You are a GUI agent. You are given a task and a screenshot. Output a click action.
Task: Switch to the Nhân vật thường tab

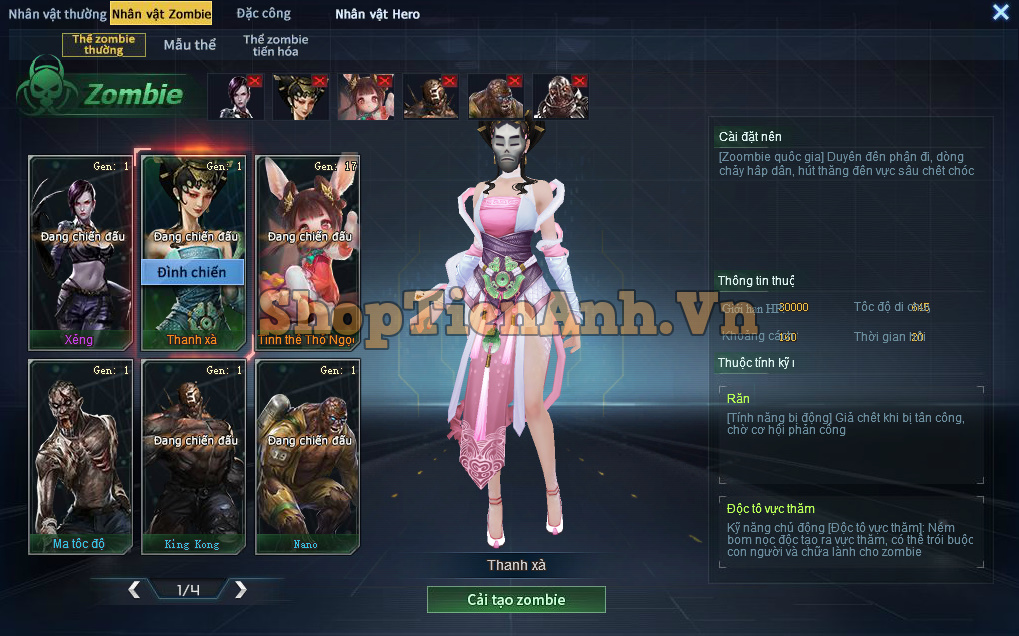pos(57,14)
